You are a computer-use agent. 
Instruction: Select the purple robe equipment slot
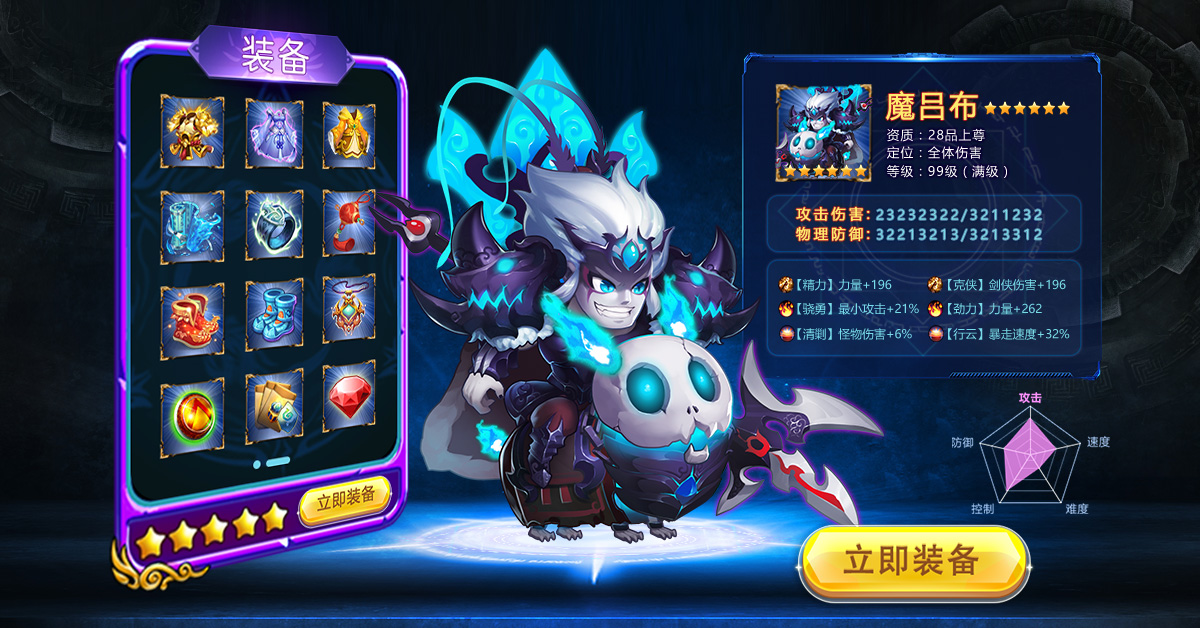(x=274, y=131)
